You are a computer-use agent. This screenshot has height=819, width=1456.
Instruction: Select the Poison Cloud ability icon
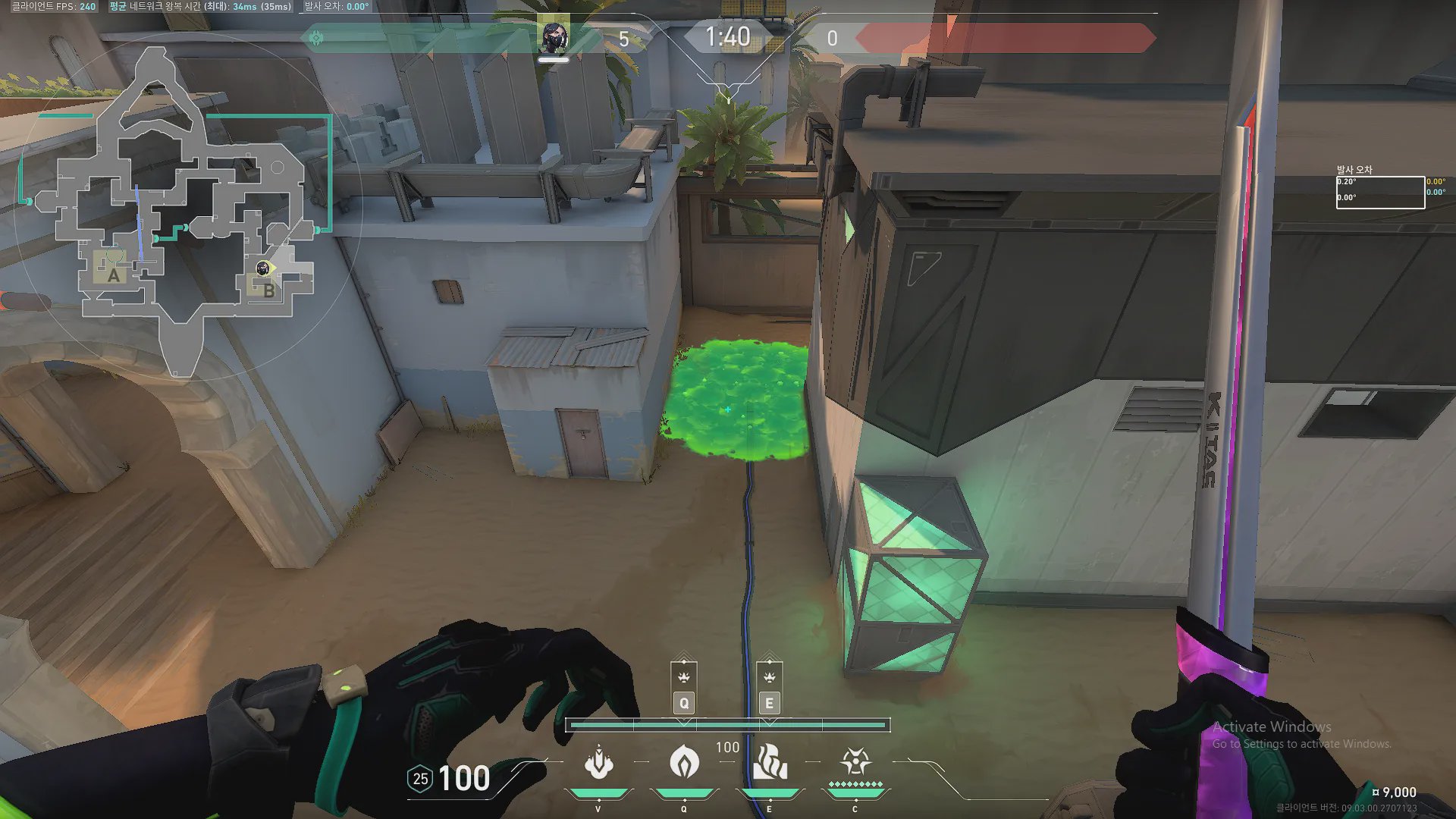[x=684, y=762]
